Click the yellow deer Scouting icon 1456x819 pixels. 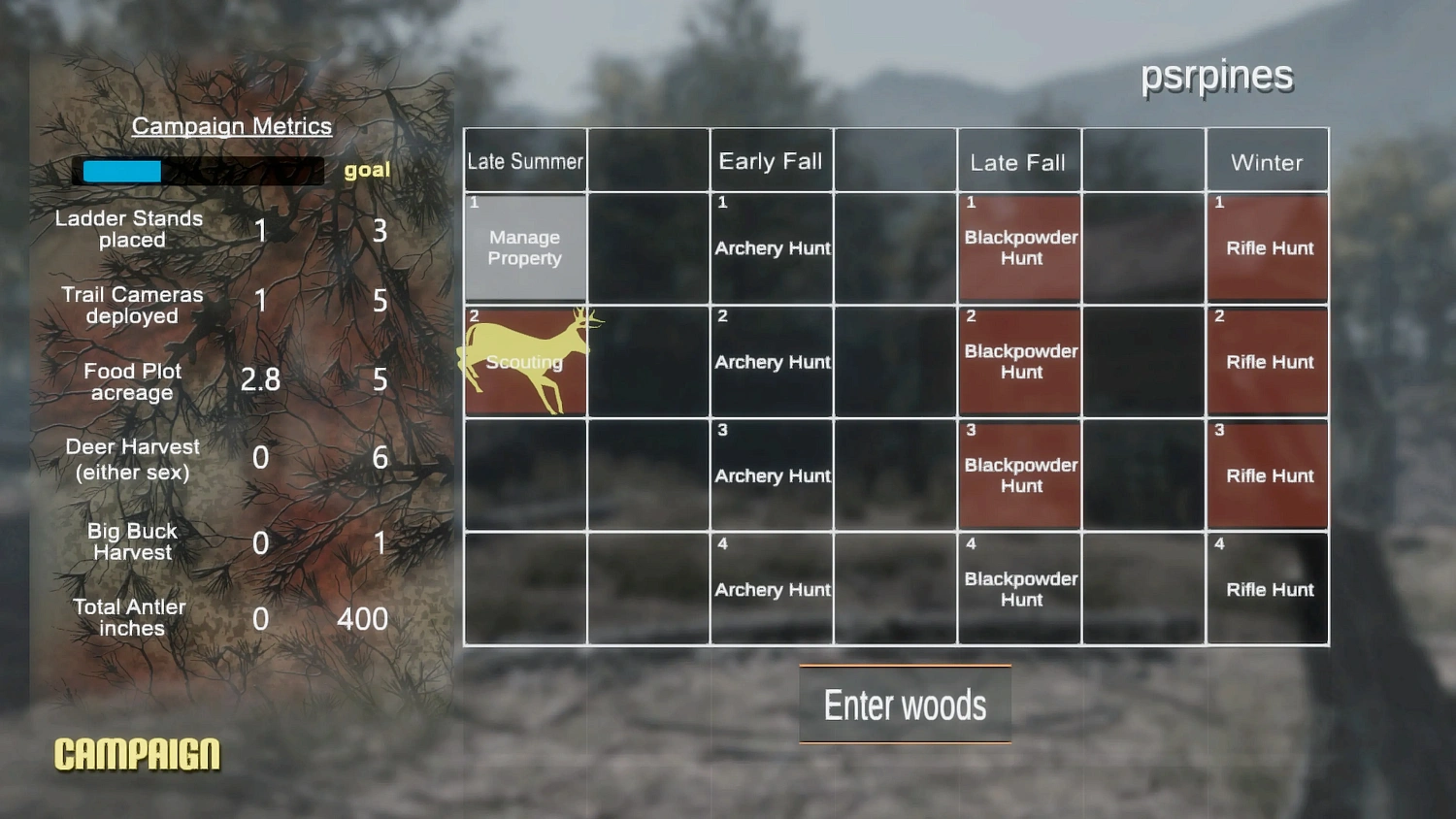point(525,361)
